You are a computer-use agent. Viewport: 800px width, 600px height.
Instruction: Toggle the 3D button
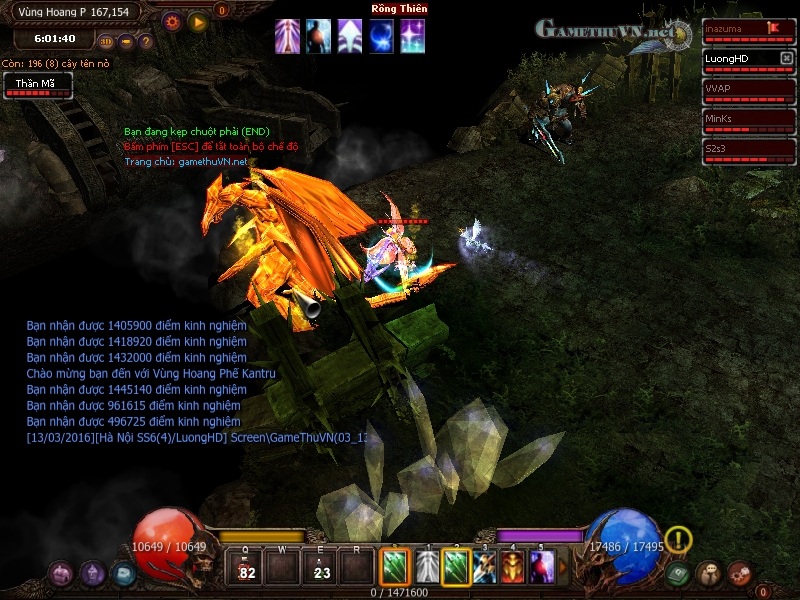coord(106,41)
